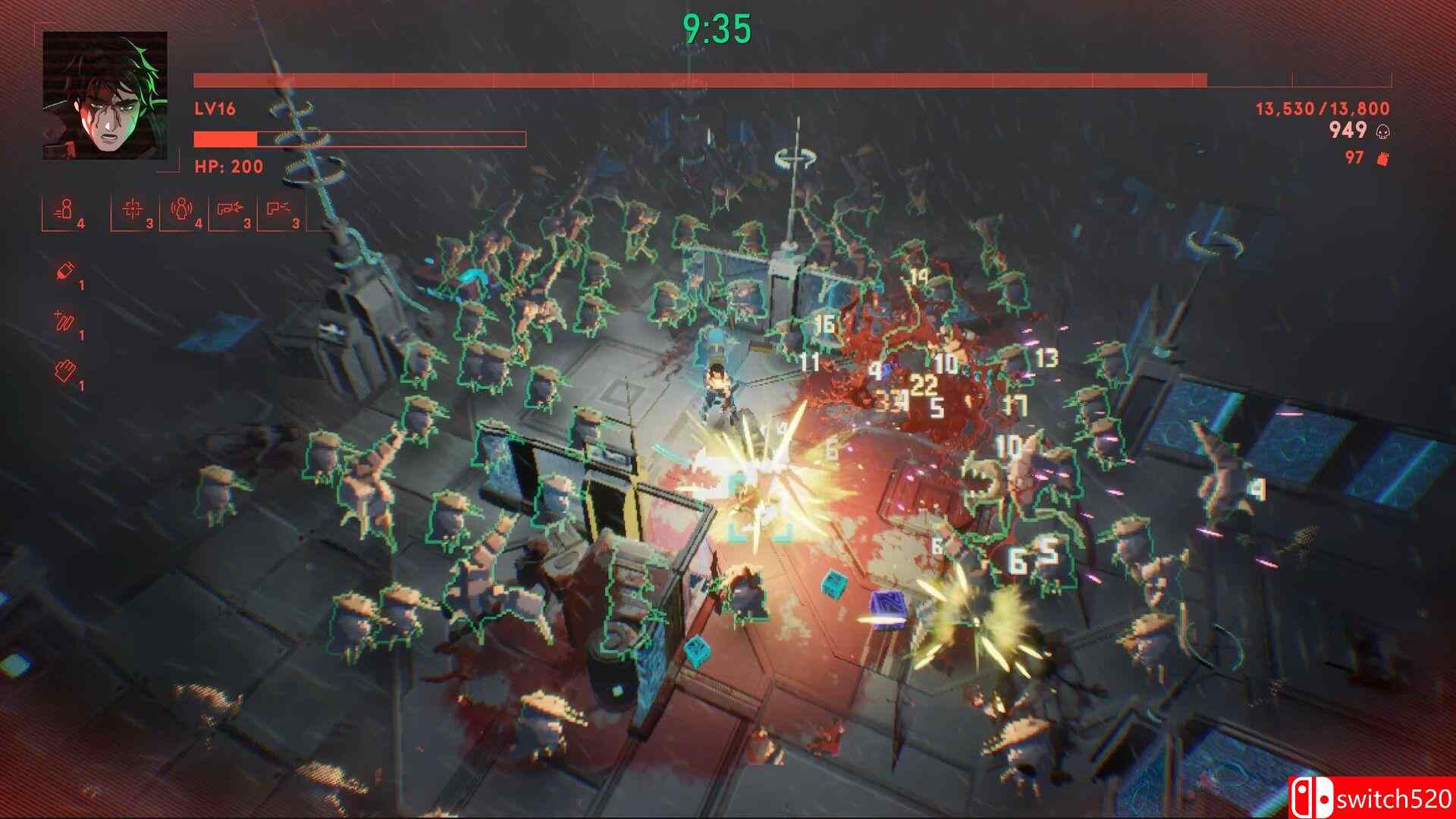This screenshot has height=819, width=1456.
Task: Select the LV16 level label
Action: click(x=215, y=108)
